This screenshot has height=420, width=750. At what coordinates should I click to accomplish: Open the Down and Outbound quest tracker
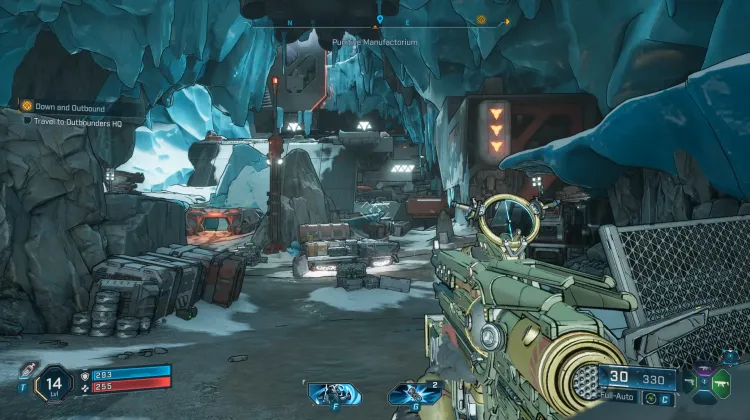[60, 104]
